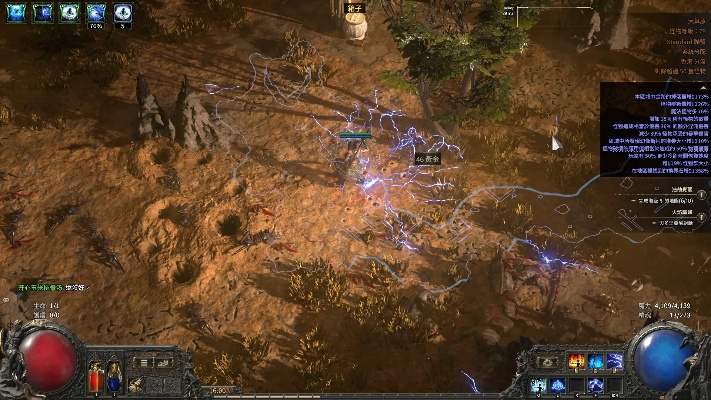Select the blue dome skill in the bottom row
This screenshot has height=400, width=711.
[559, 385]
